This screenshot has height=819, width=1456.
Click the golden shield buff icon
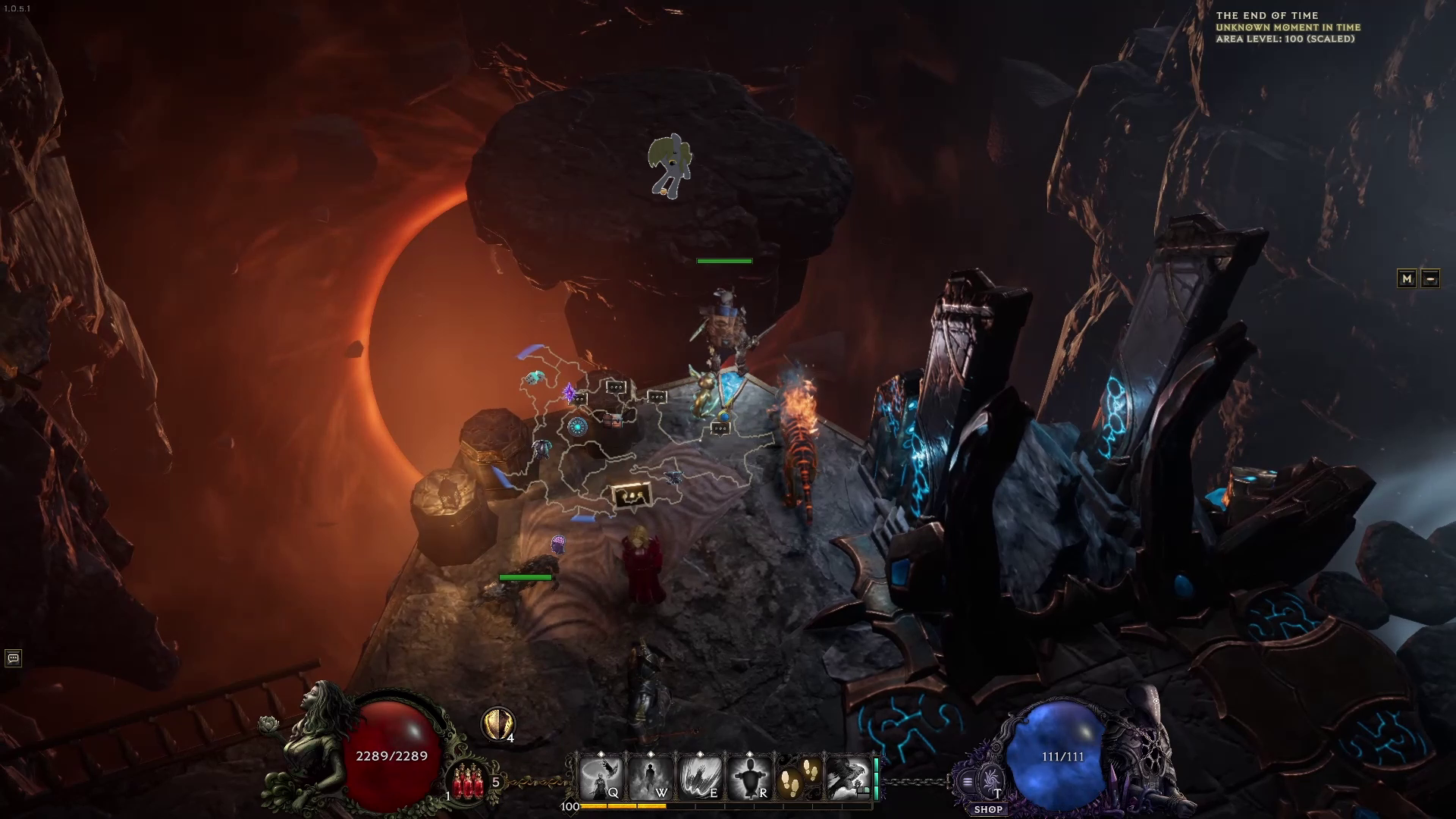(x=497, y=724)
